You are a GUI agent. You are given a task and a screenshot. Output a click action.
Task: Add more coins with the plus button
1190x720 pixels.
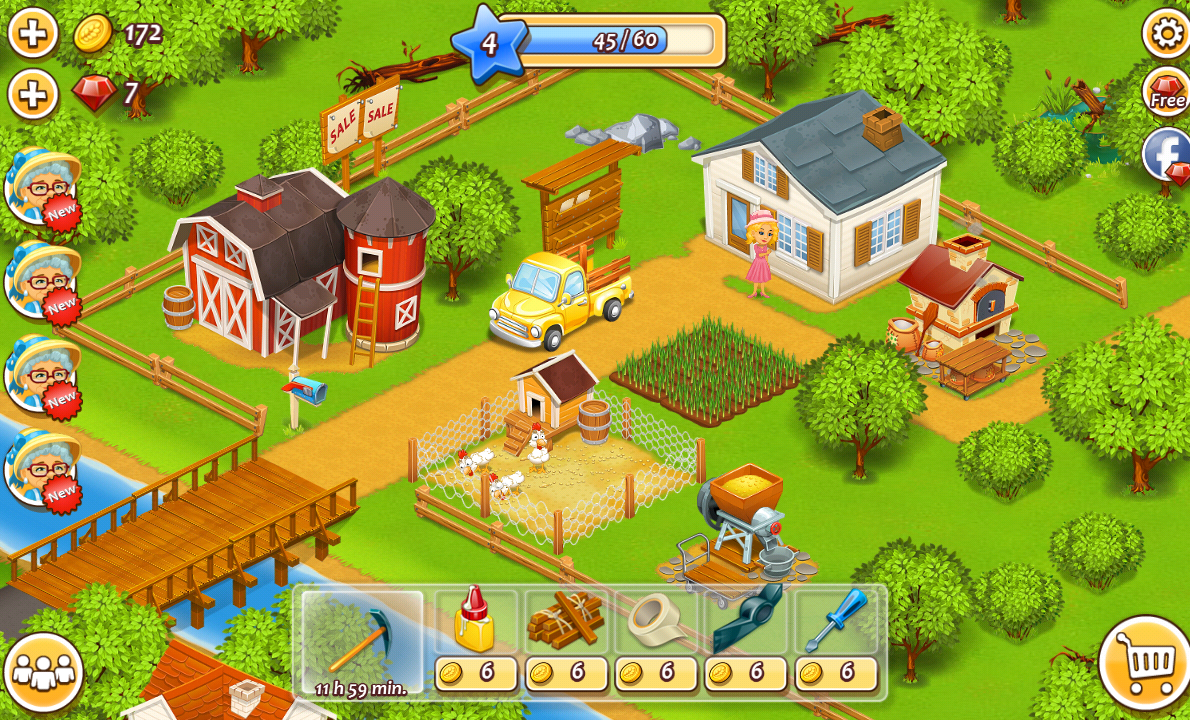tap(33, 34)
